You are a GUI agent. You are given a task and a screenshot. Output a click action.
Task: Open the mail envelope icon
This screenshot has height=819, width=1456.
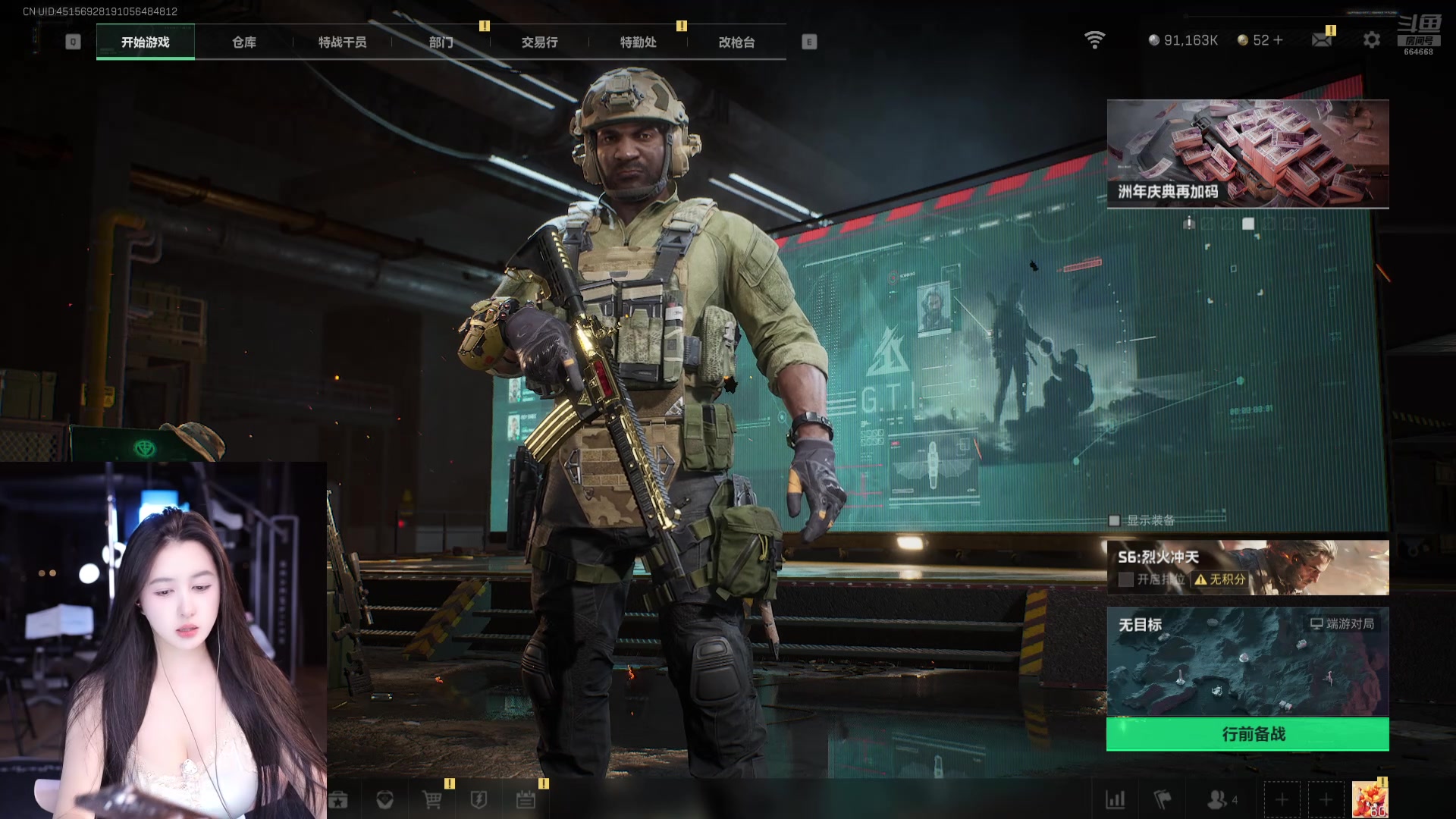1322,40
